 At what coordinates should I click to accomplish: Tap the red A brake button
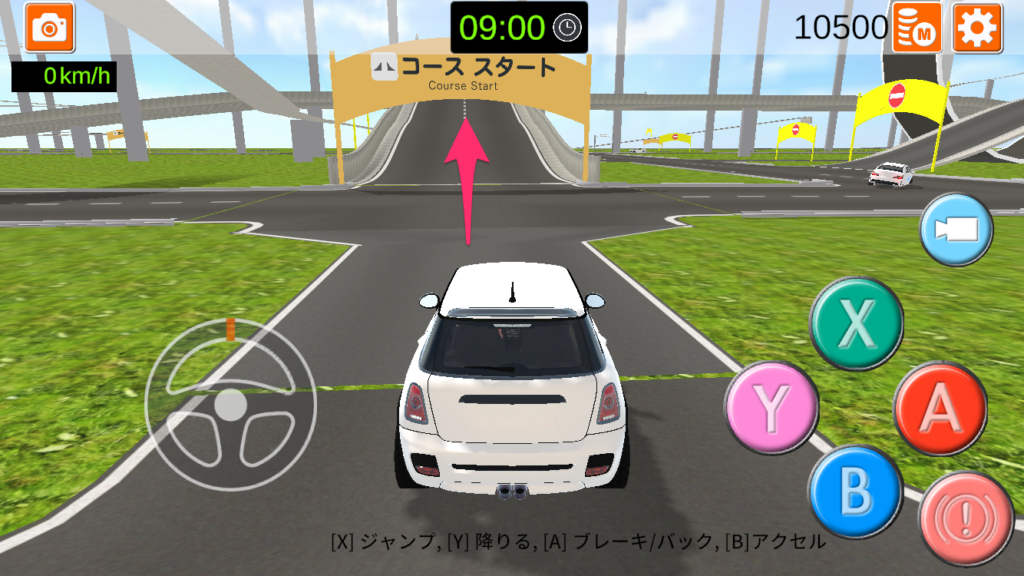tap(940, 407)
